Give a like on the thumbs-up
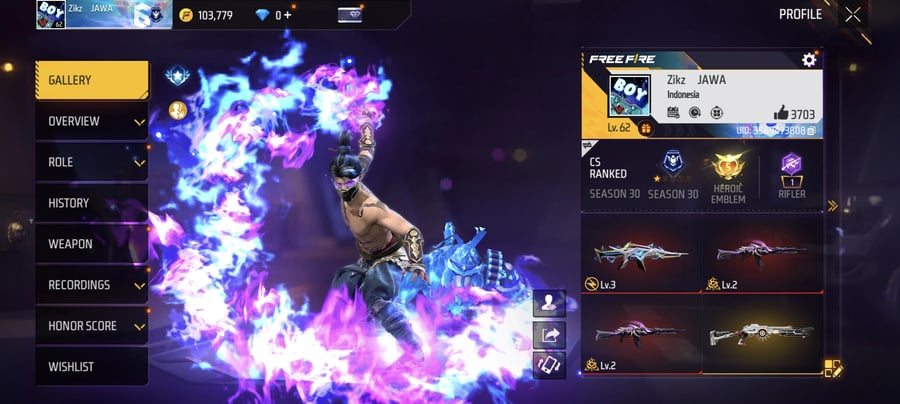This screenshot has height=404, width=900. (x=782, y=113)
